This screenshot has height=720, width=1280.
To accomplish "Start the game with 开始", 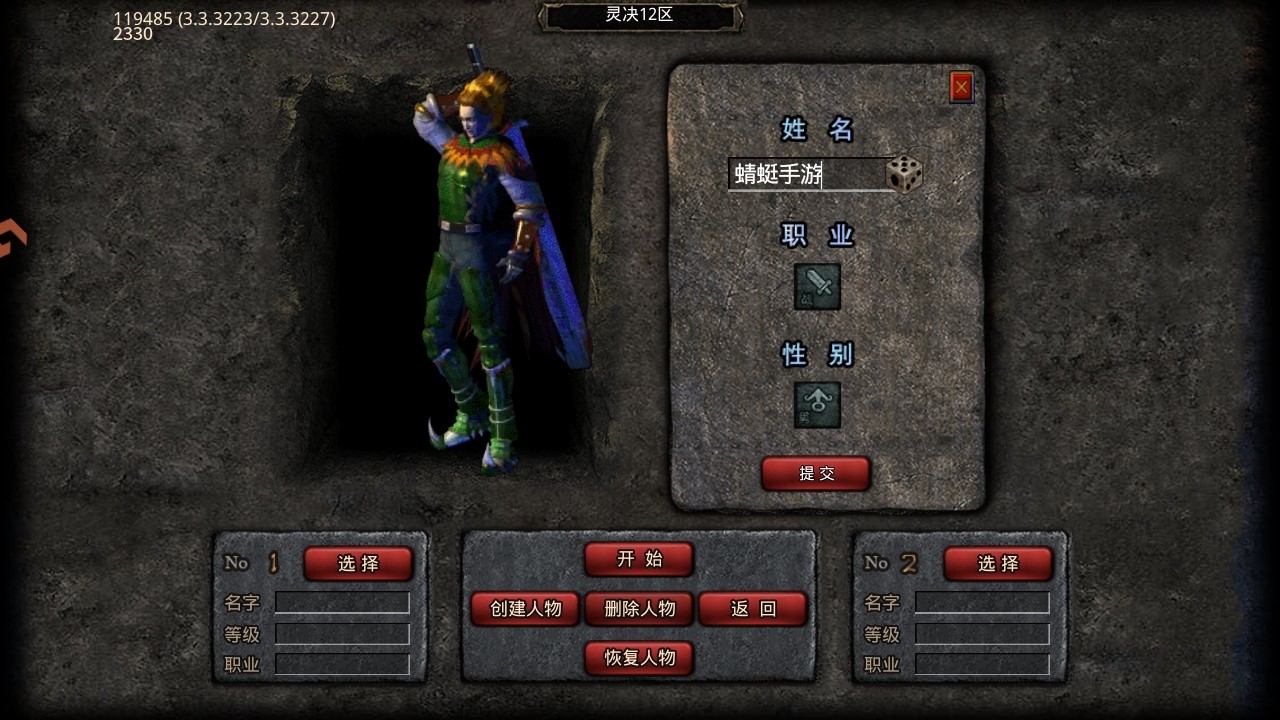I will (x=639, y=560).
